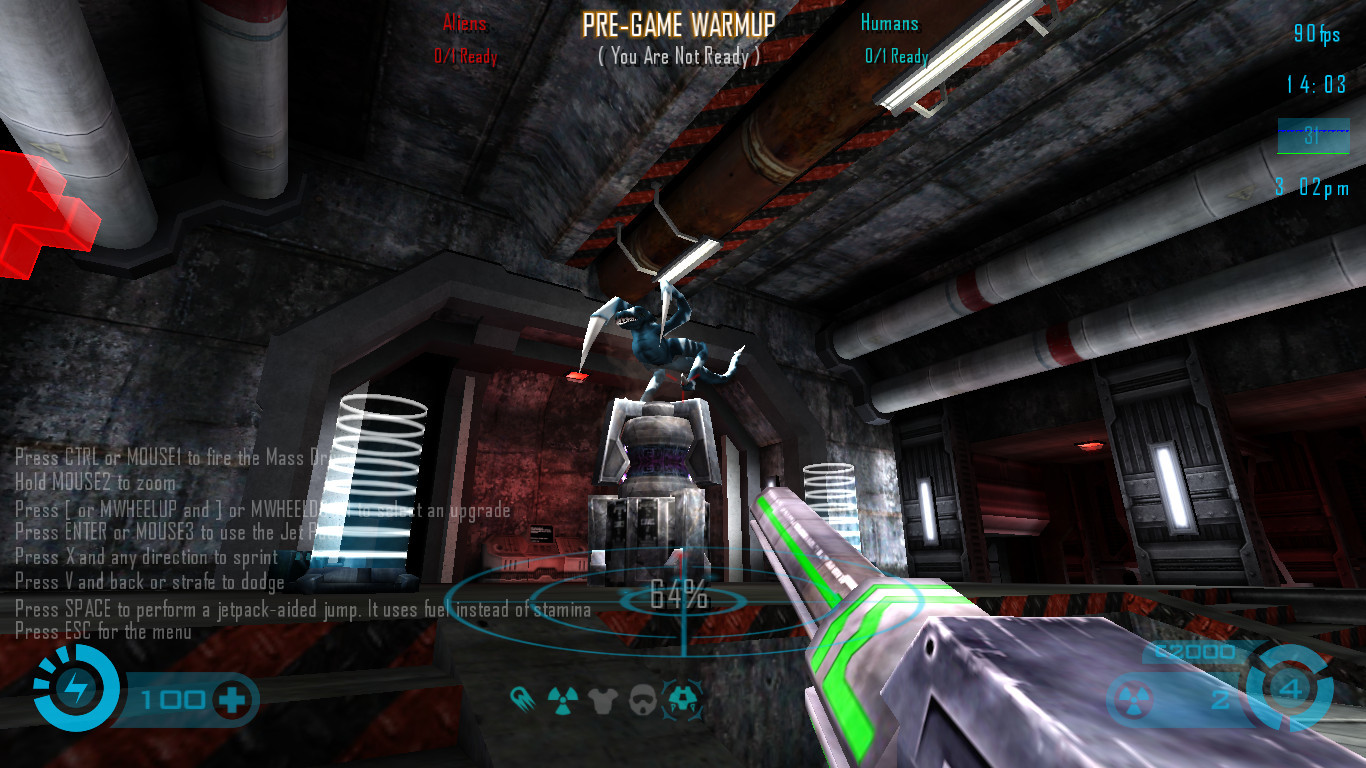Click the lightning bolt stamina icon
The height and width of the screenshot is (768, 1366).
[76, 689]
